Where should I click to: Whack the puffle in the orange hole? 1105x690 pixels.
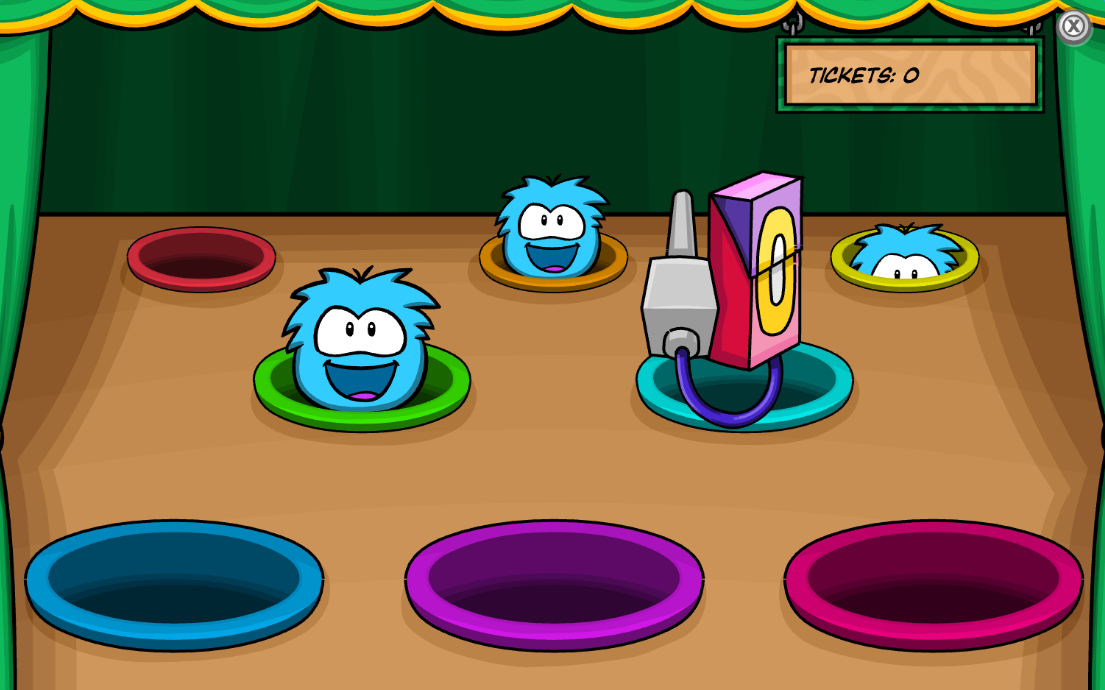tap(551, 230)
